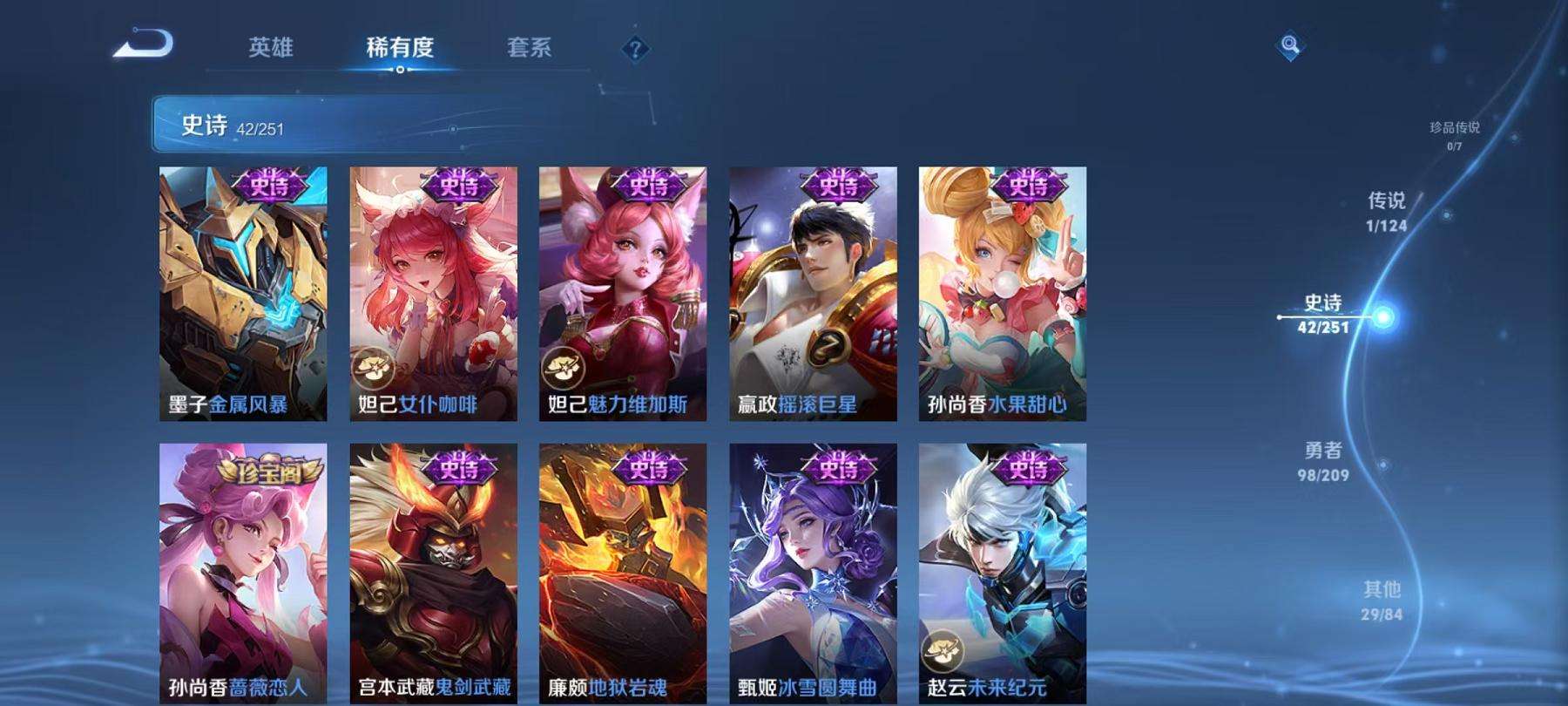Open the 孙尚香水果甜心 skin card

1000,296
